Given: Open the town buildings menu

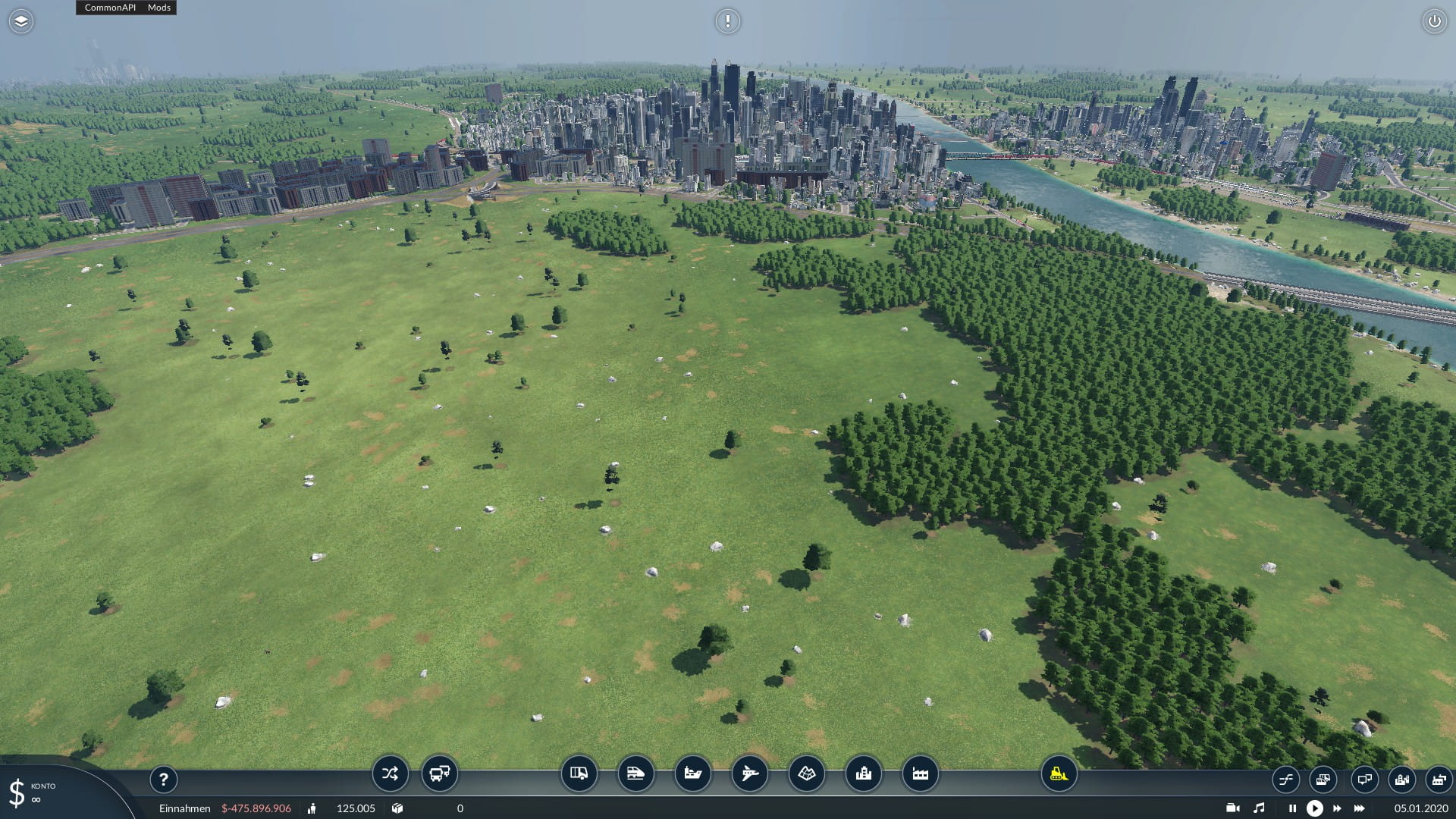Looking at the screenshot, I should point(863,773).
